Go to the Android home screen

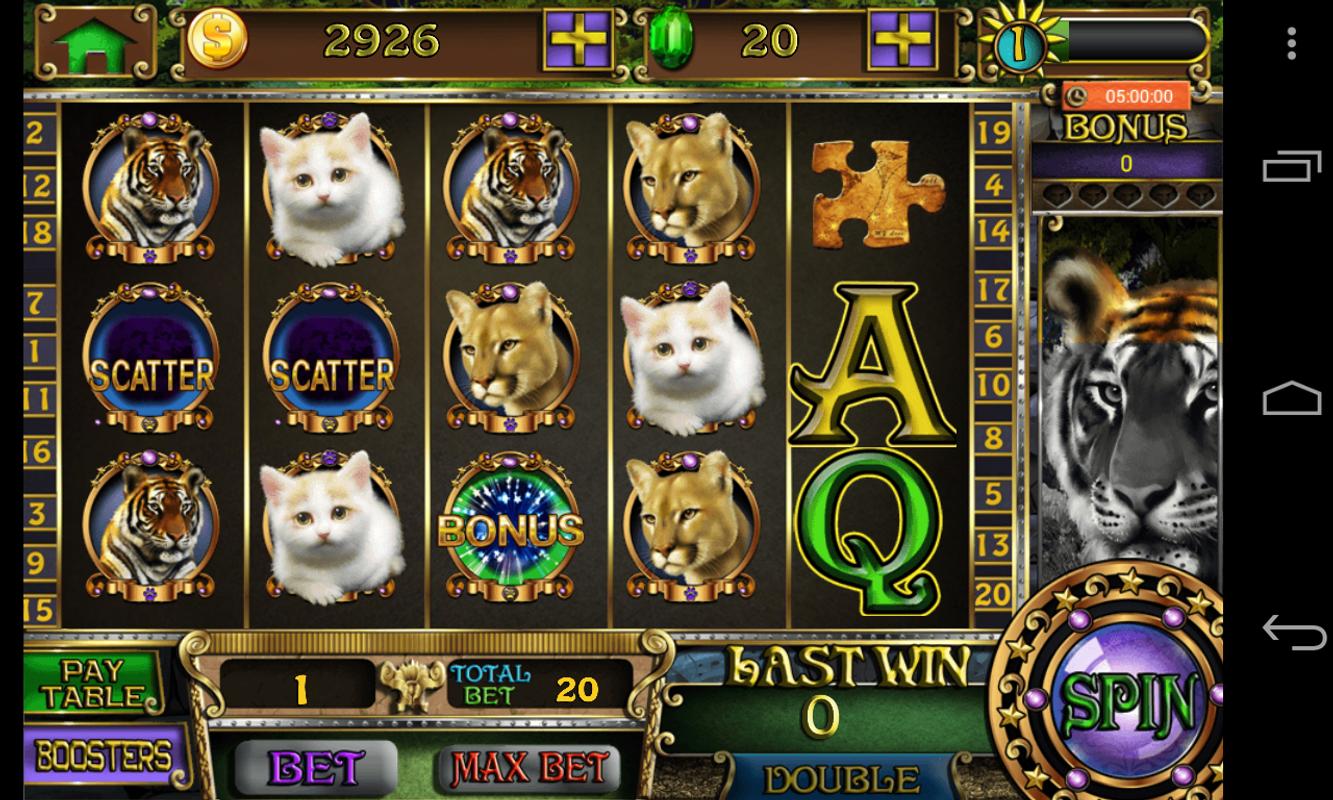(x=1292, y=398)
